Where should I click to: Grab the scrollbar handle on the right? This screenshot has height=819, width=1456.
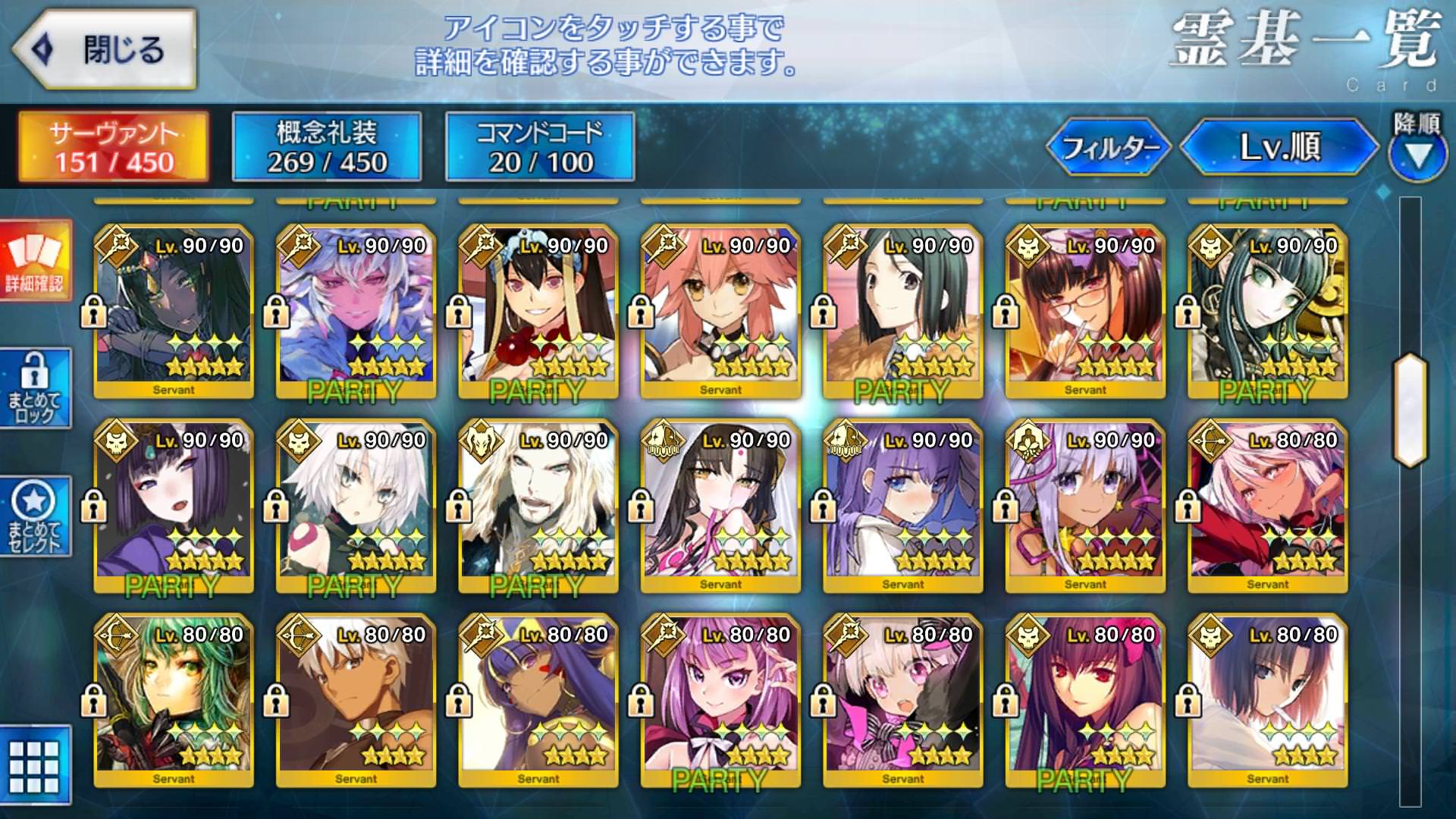tap(1410, 409)
